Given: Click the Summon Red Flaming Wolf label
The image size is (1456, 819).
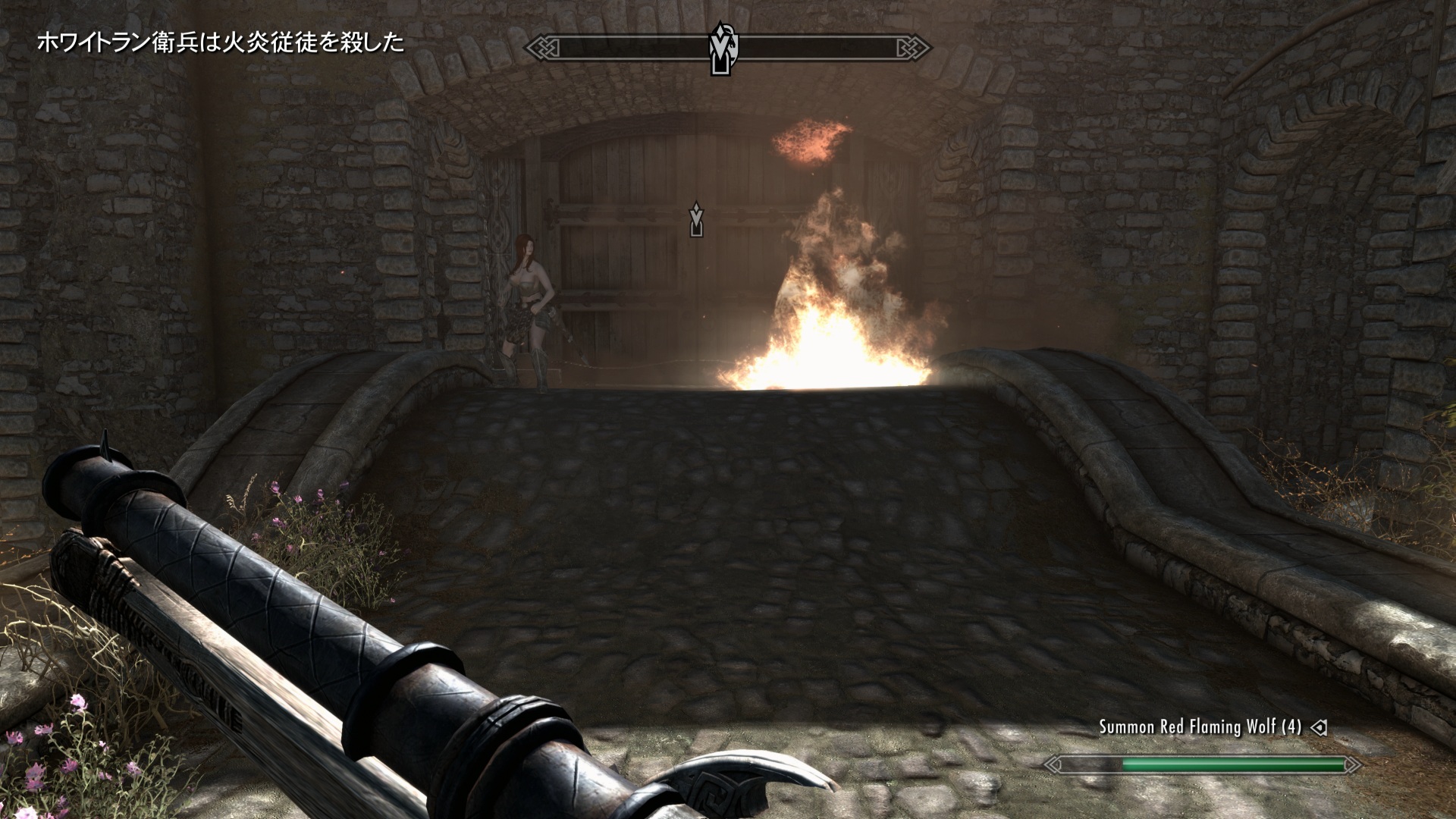Looking at the screenshot, I should click(x=1200, y=727).
